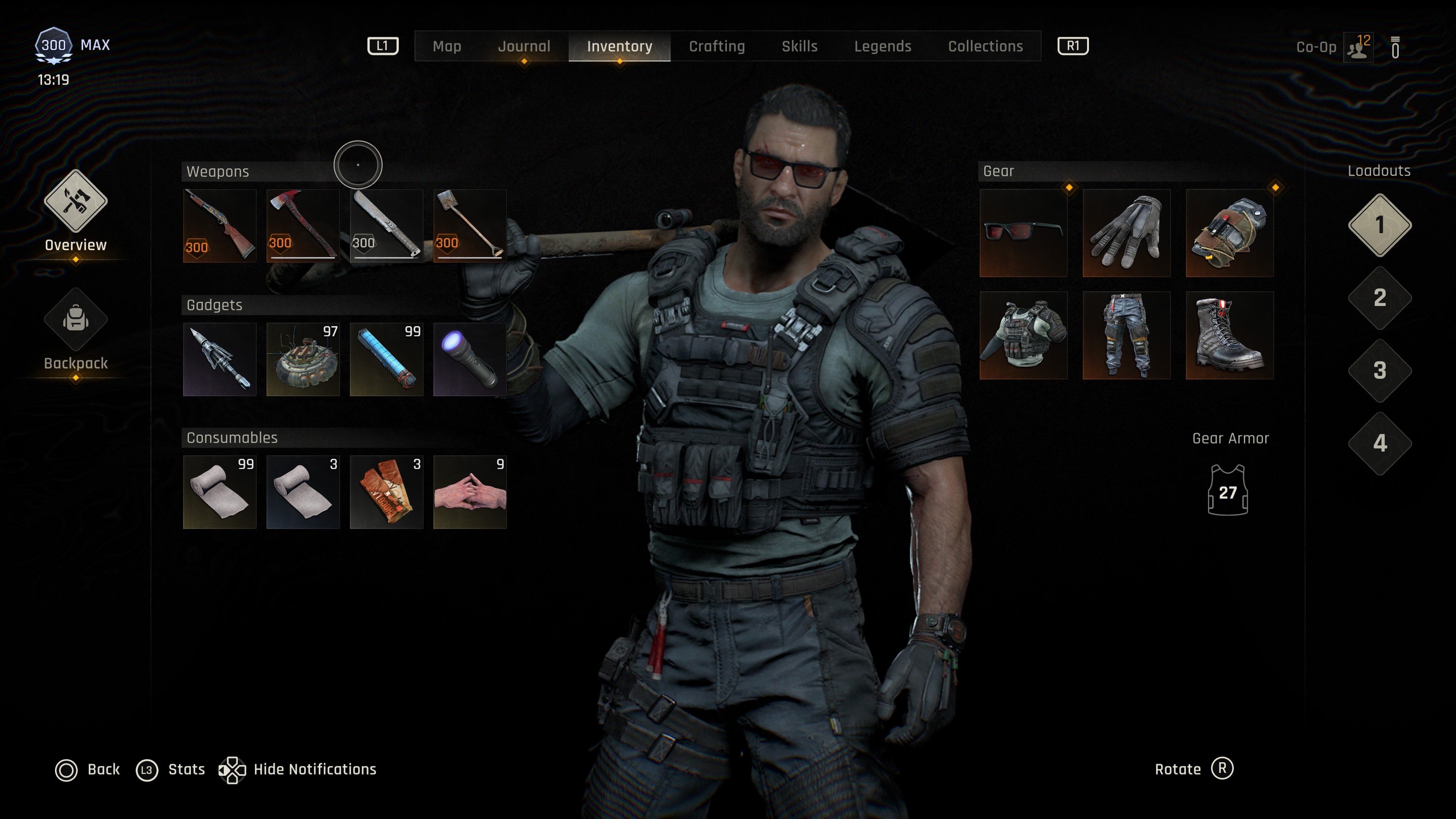
Task: Go to the Crafting tab
Action: [x=717, y=46]
